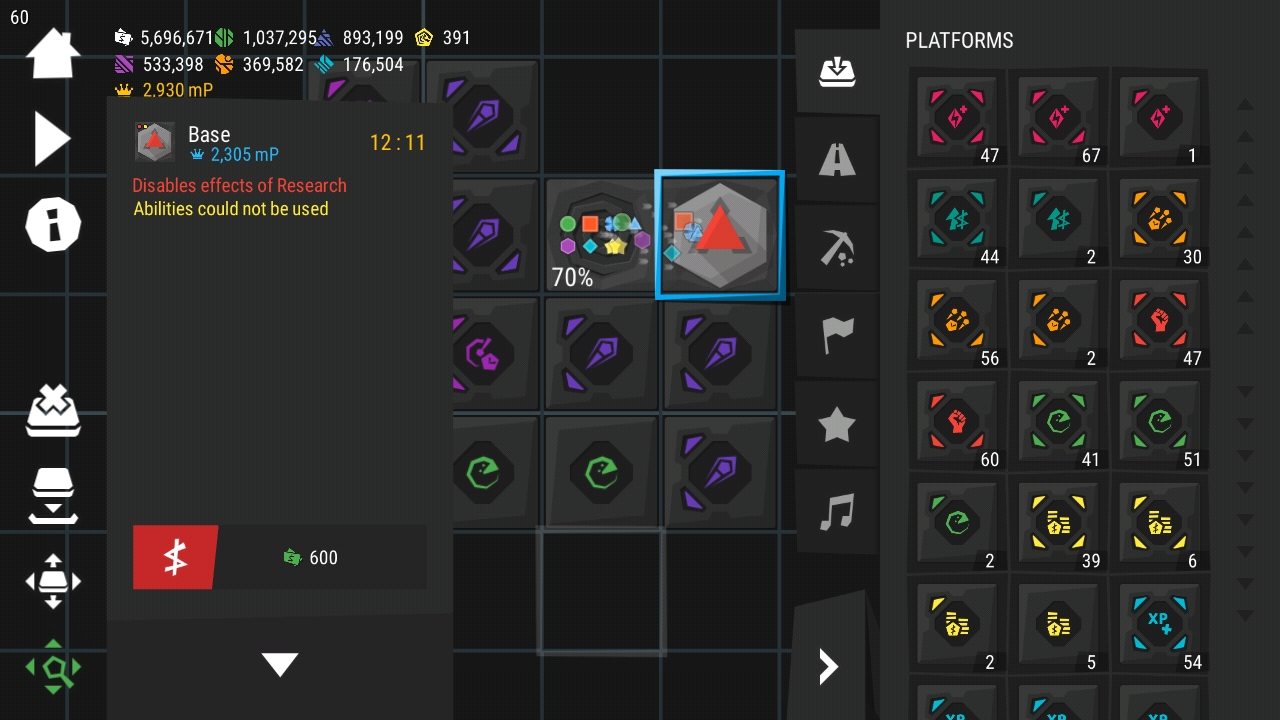
Task: Select the pink platform with count 67
Action: pyautogui.click(x=1058, y=118)
